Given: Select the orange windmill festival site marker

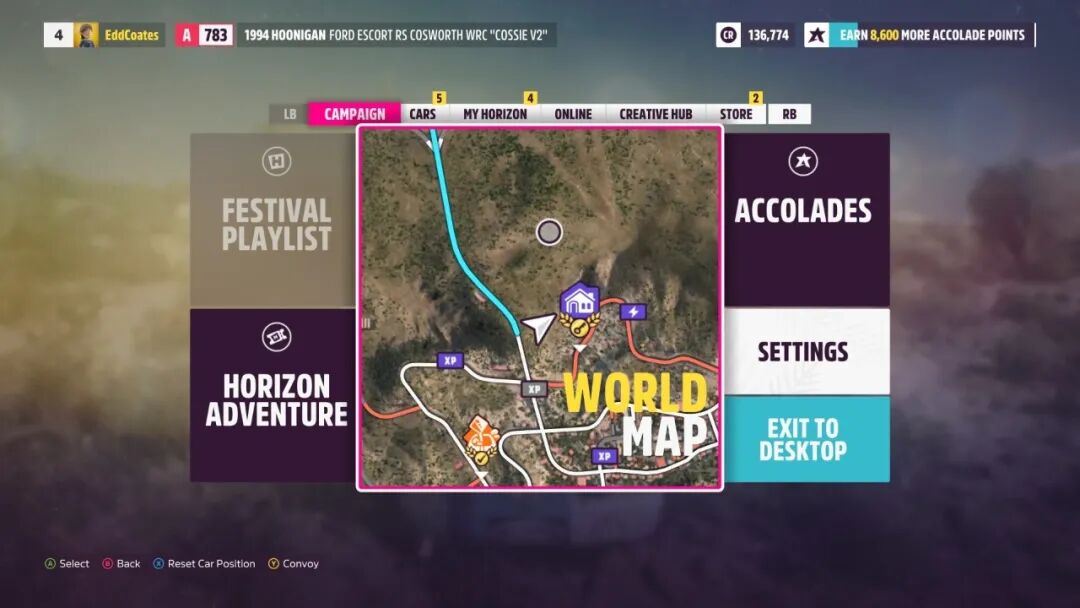Looking at the screenshot, I should 482,435.
